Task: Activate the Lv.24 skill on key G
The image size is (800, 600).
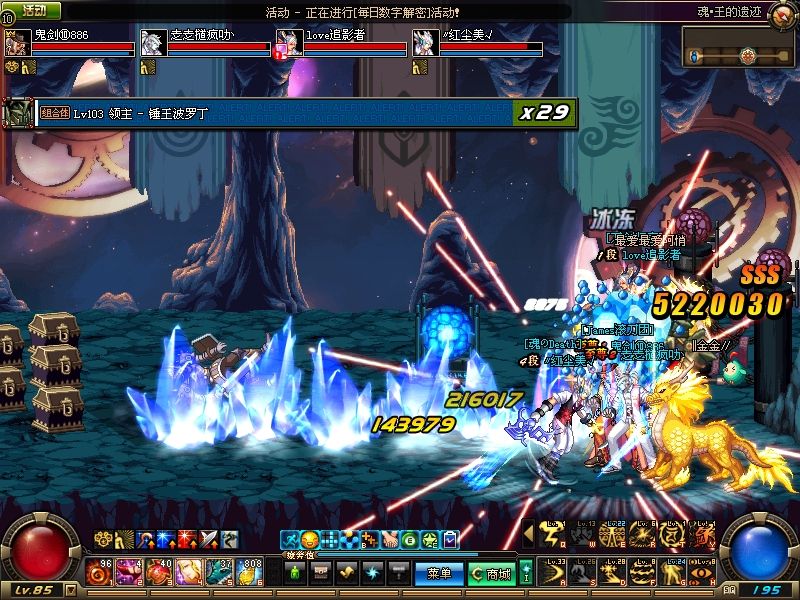Action: (670, 573)
